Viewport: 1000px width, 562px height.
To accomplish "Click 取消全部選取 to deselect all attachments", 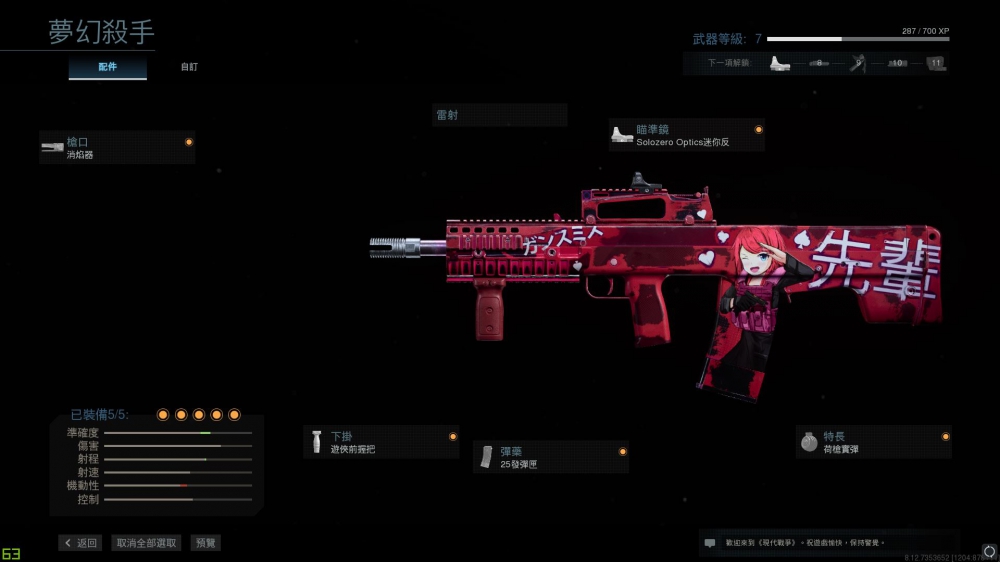I will [x=147, y=543].
